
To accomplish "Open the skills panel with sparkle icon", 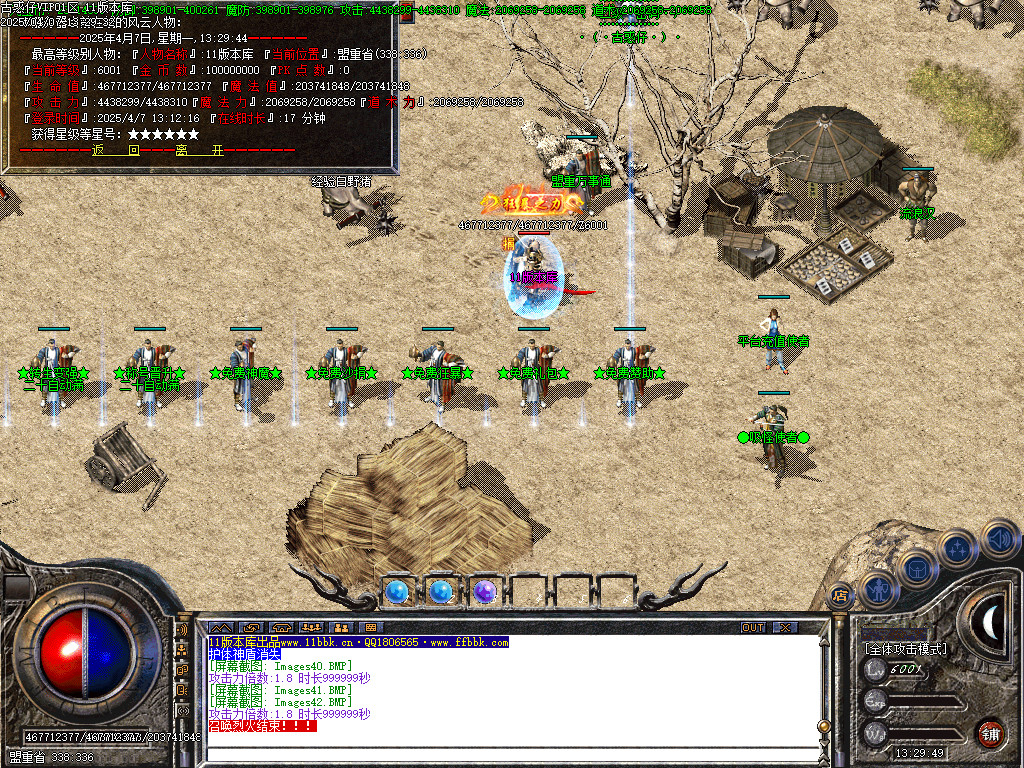I will pos(958,548).
